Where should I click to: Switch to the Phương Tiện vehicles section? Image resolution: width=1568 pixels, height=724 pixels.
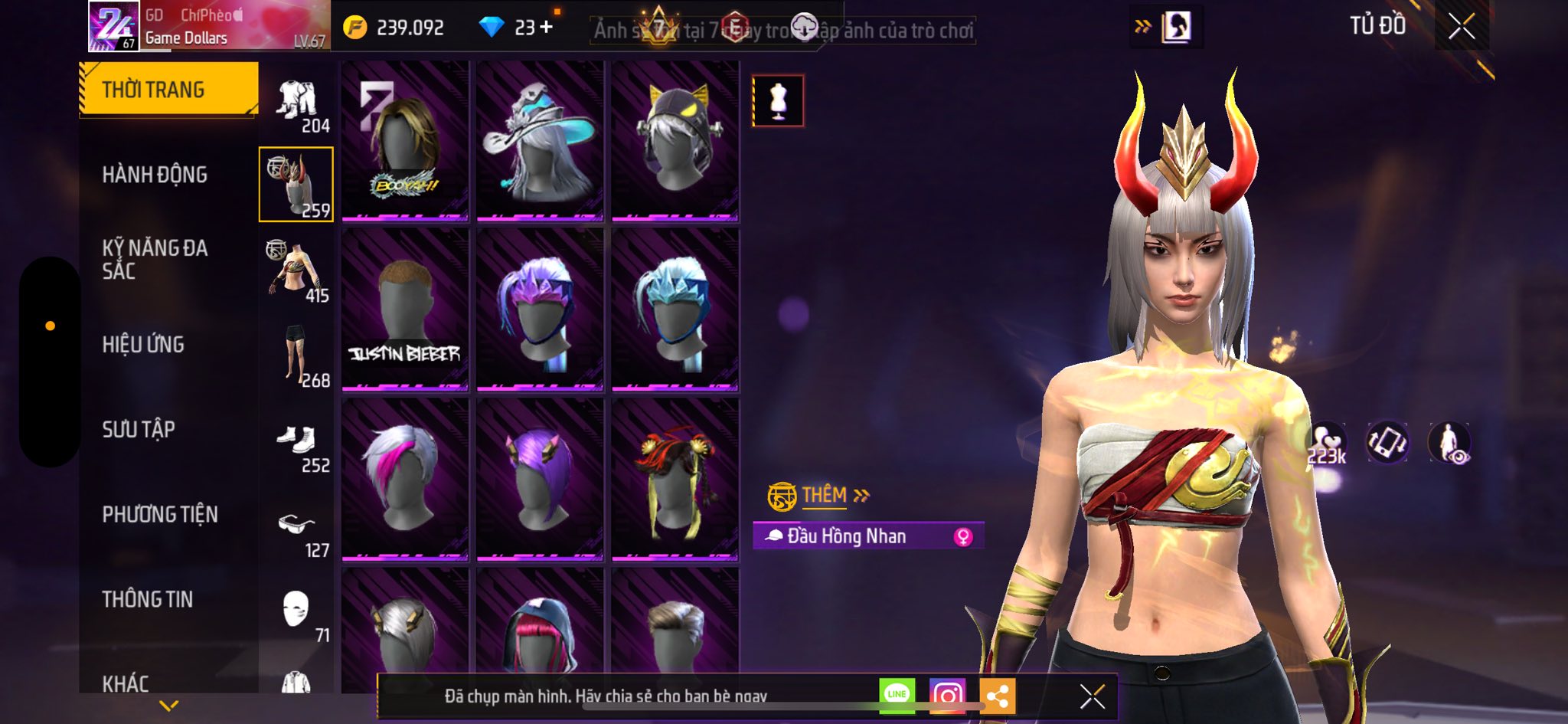point(160,514)
